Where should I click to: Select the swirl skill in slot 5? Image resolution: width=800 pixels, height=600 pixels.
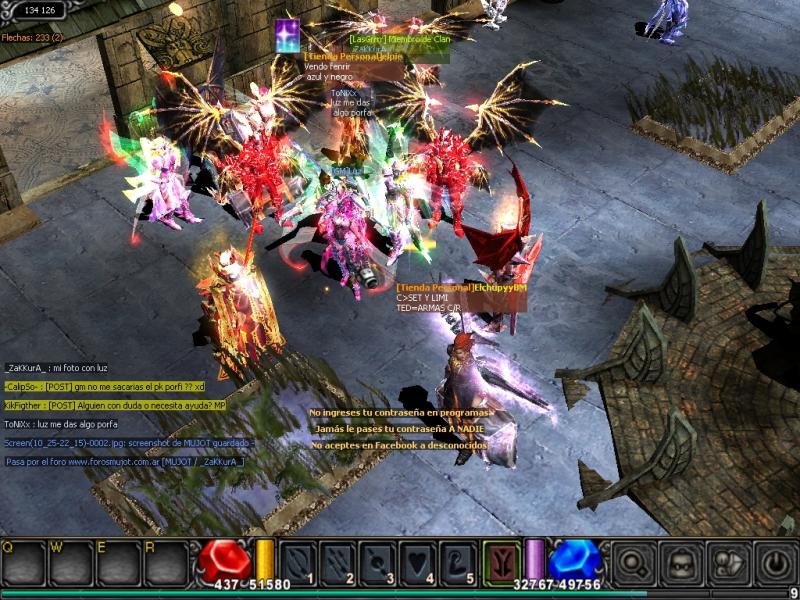[459, 562]
